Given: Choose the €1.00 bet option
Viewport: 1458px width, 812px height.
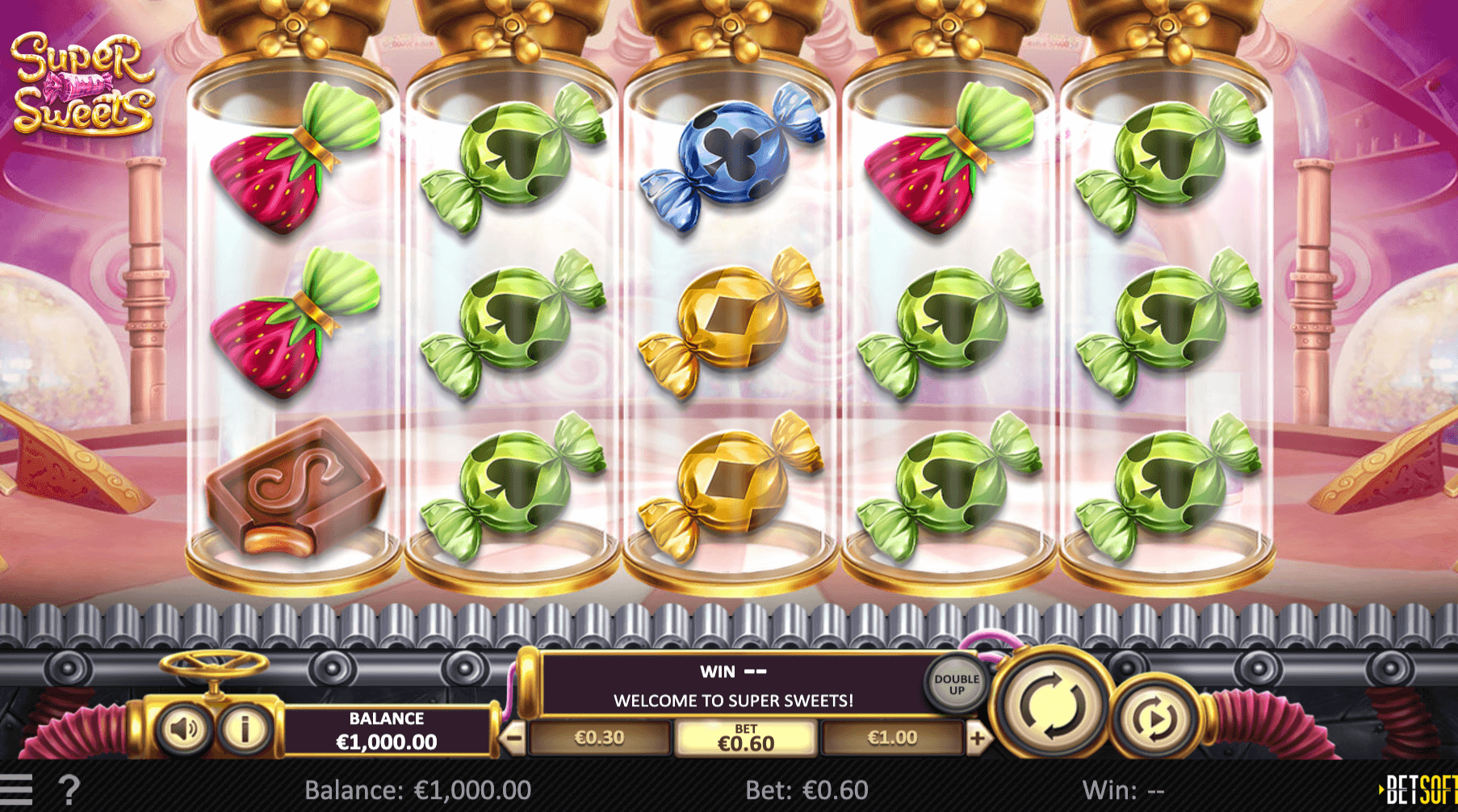Looking at the screenshot, I should click(x=892, y=738).
